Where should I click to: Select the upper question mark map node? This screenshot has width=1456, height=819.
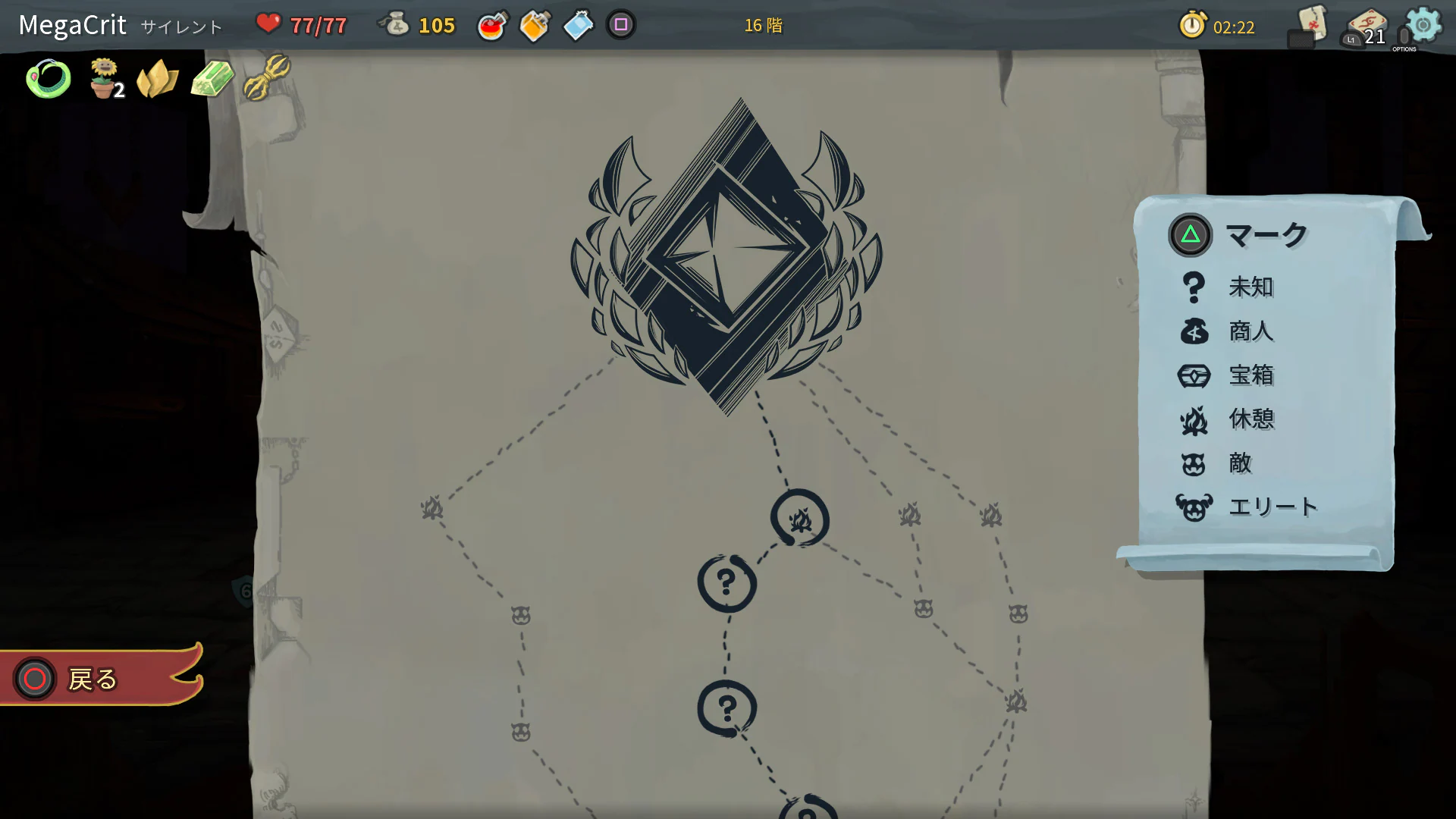click(726, 582)
